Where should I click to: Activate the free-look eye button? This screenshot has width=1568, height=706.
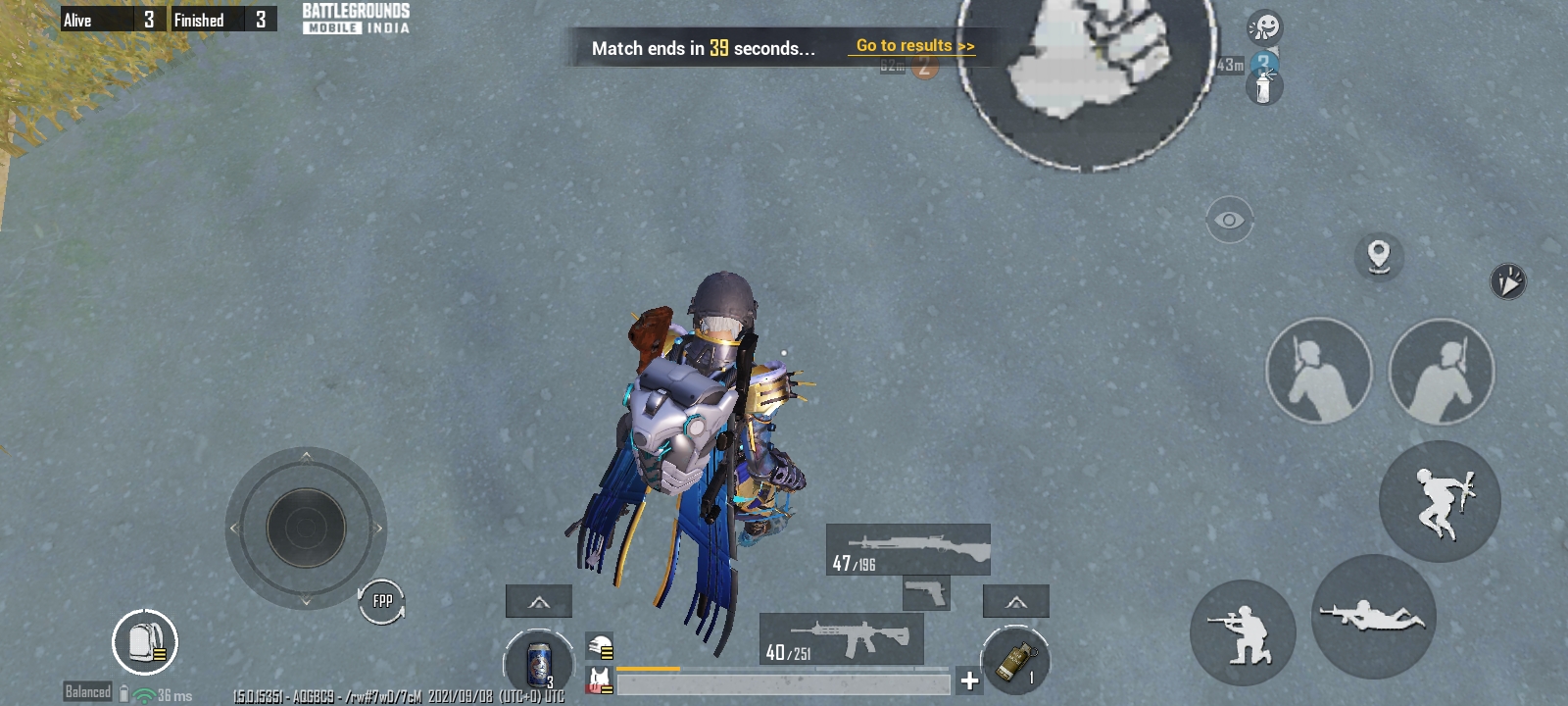click(1229, 220)
